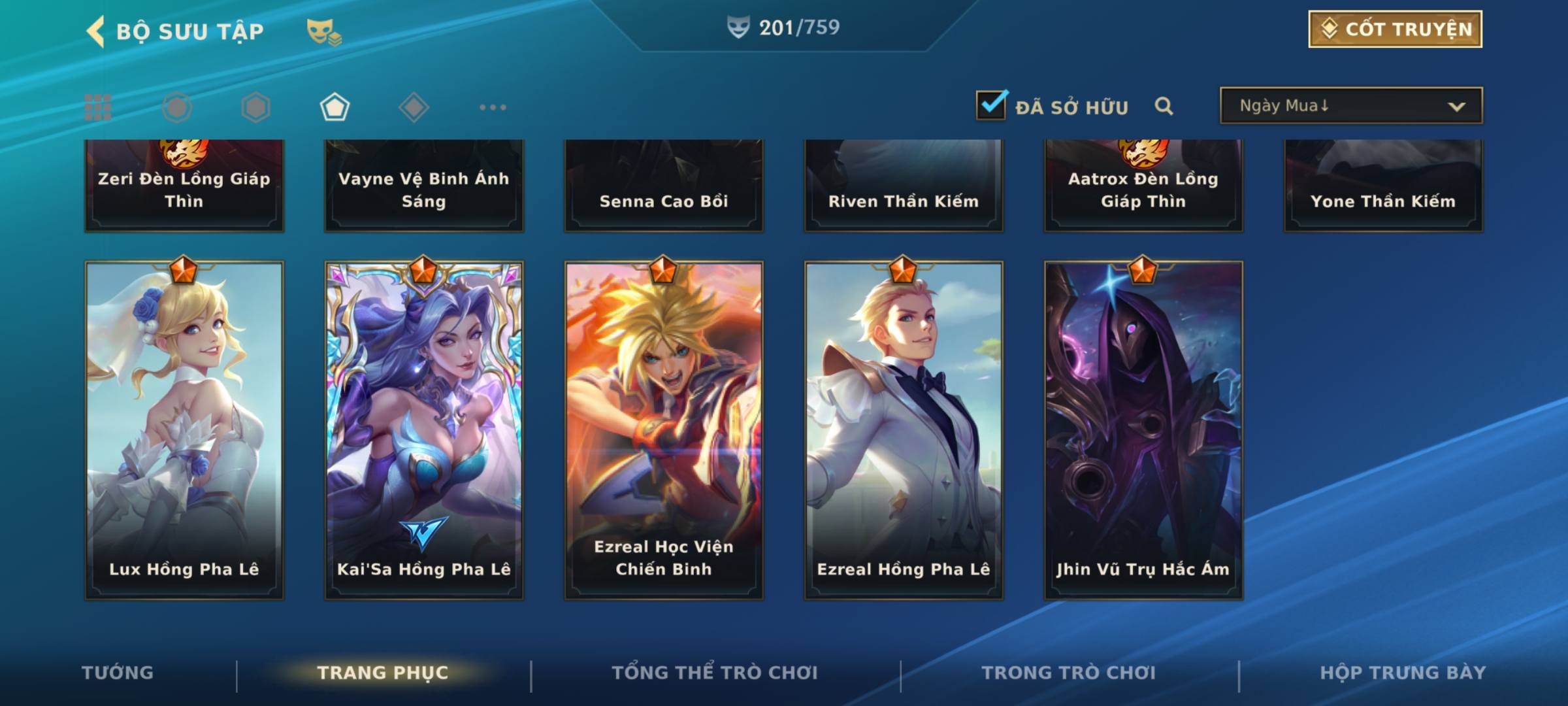Switch to the Trang Phục tab
Screen dimensions: 1568x706
tap(383, 673)
